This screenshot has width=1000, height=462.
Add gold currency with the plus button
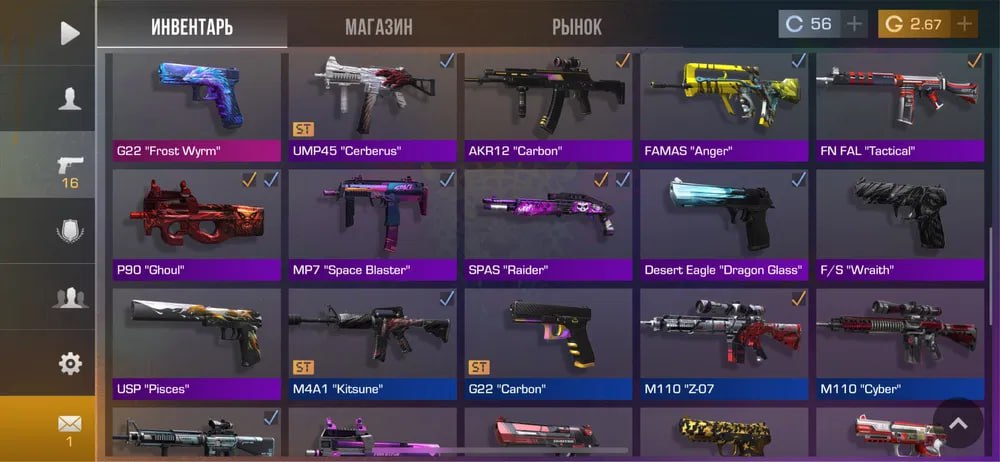[964, 24]
